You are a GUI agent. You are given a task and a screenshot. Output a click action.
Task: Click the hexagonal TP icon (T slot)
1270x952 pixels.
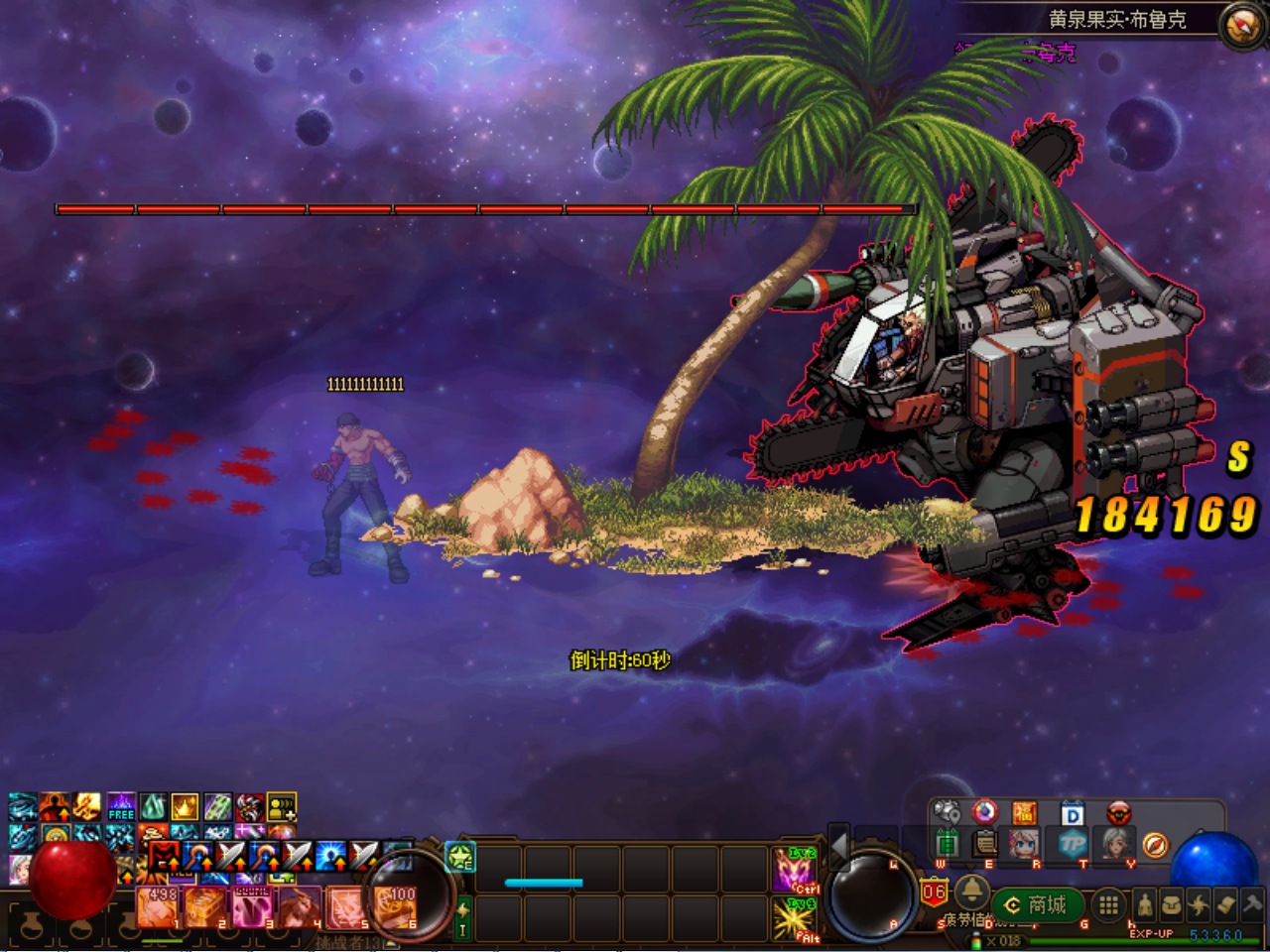1072,844
